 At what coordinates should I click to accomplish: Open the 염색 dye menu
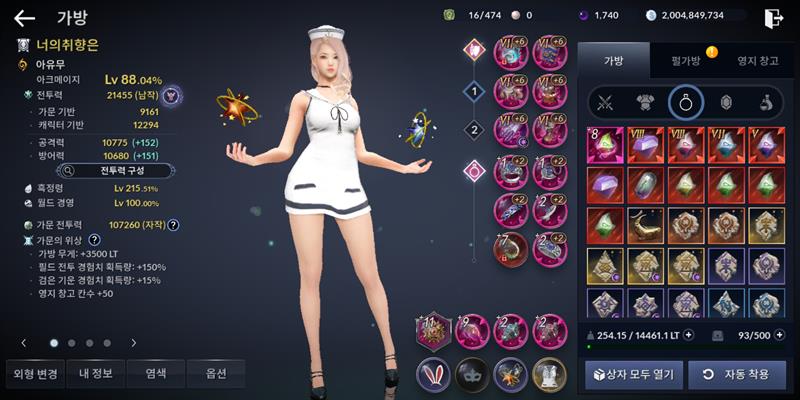pyautogui.click(x=155, y=374)
